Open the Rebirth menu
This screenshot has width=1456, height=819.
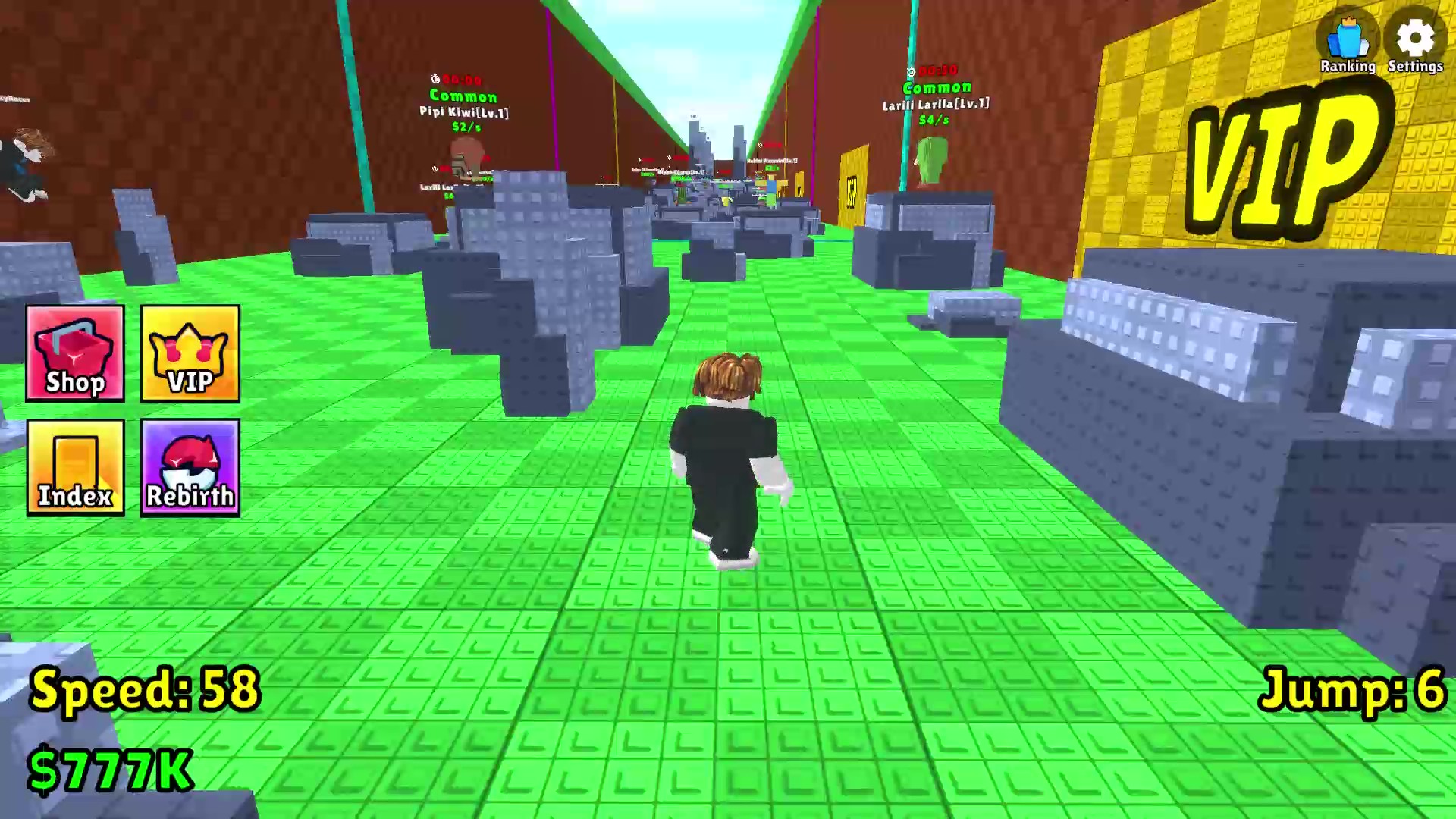[x=189, y=468]
